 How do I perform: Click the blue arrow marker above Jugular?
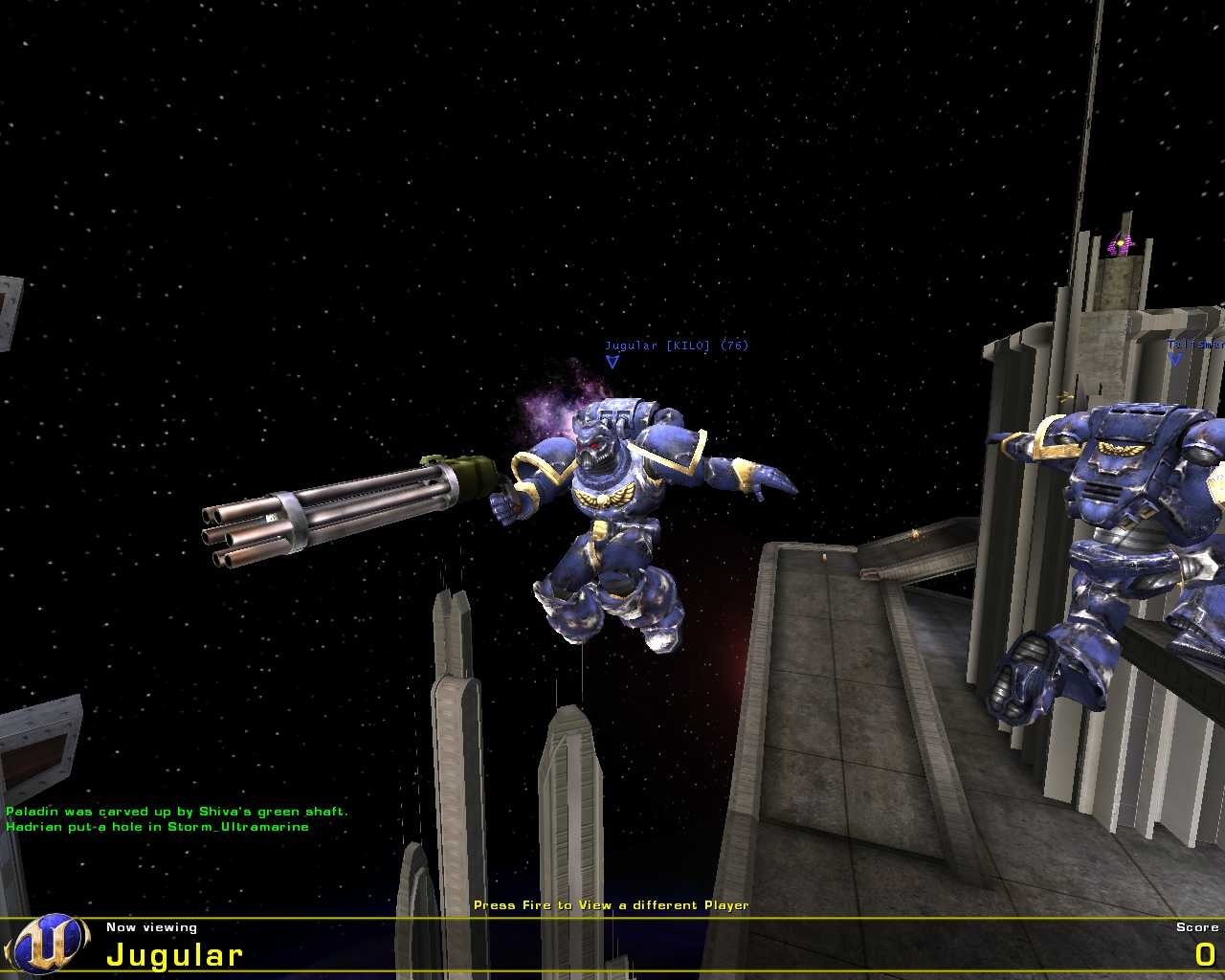point(612,361)
